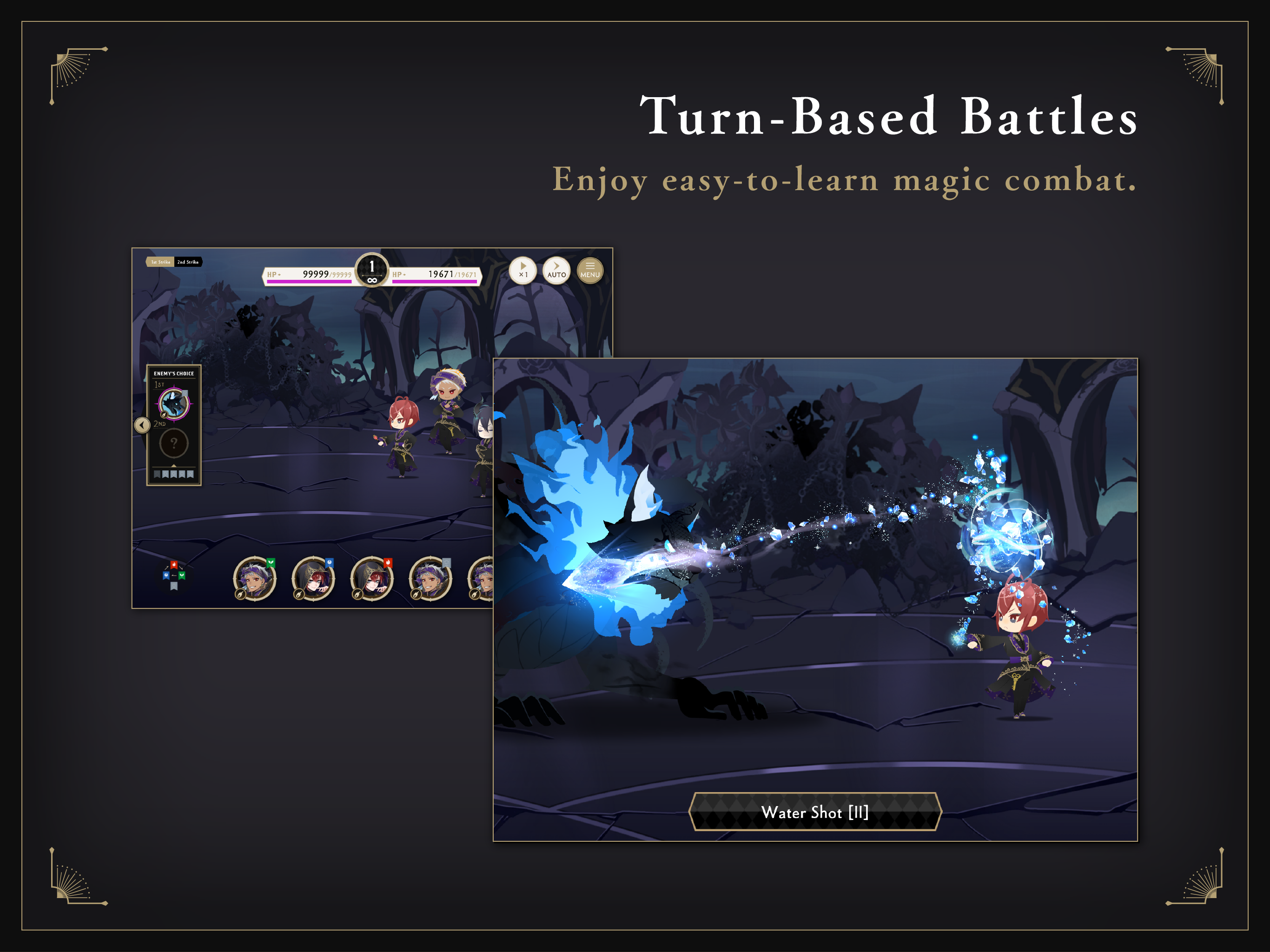Open the battle MENU icon
This screenshot has height=952, width=1270.
pos(590,270)
